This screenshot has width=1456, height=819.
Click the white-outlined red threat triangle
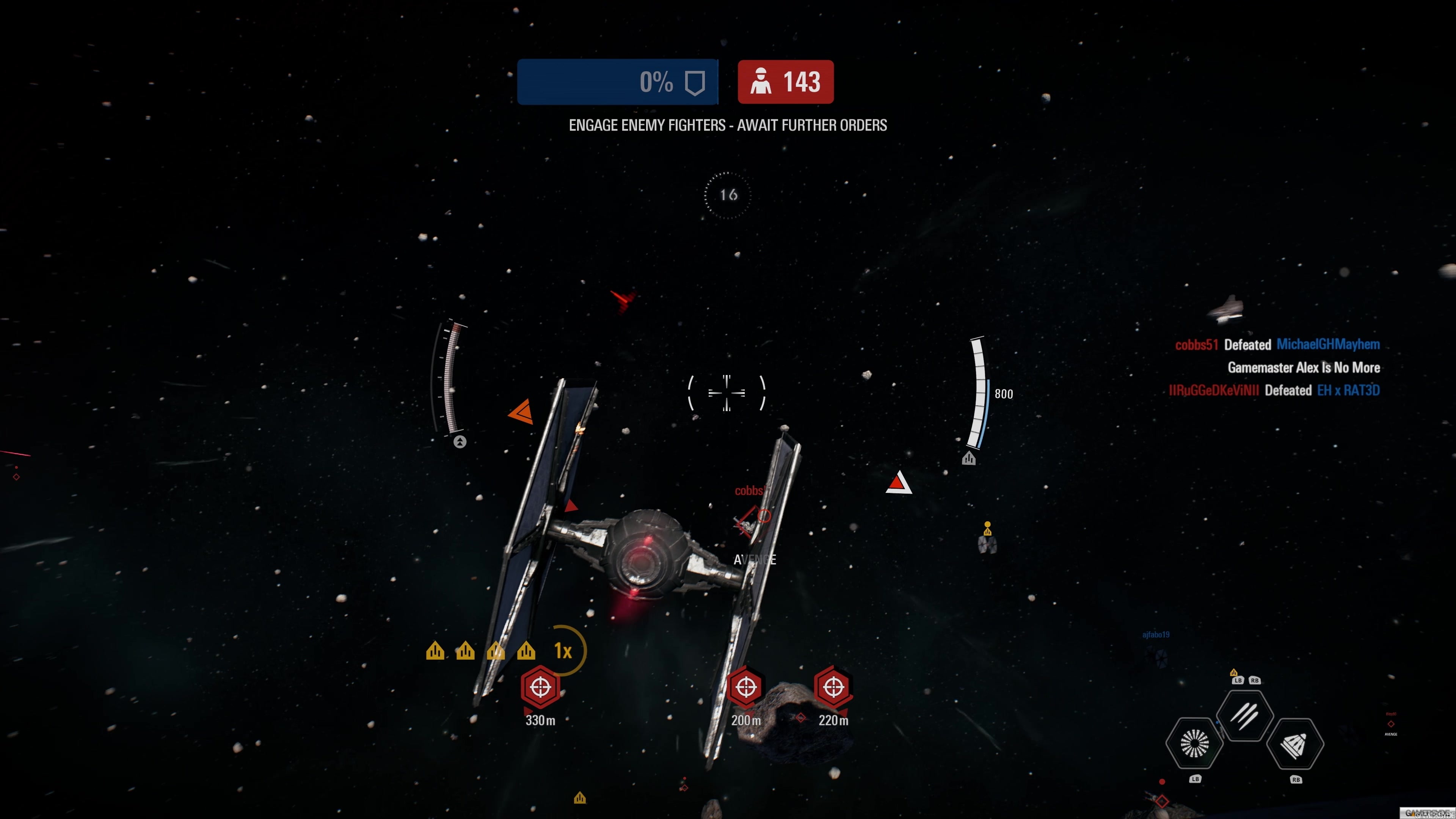898,483
